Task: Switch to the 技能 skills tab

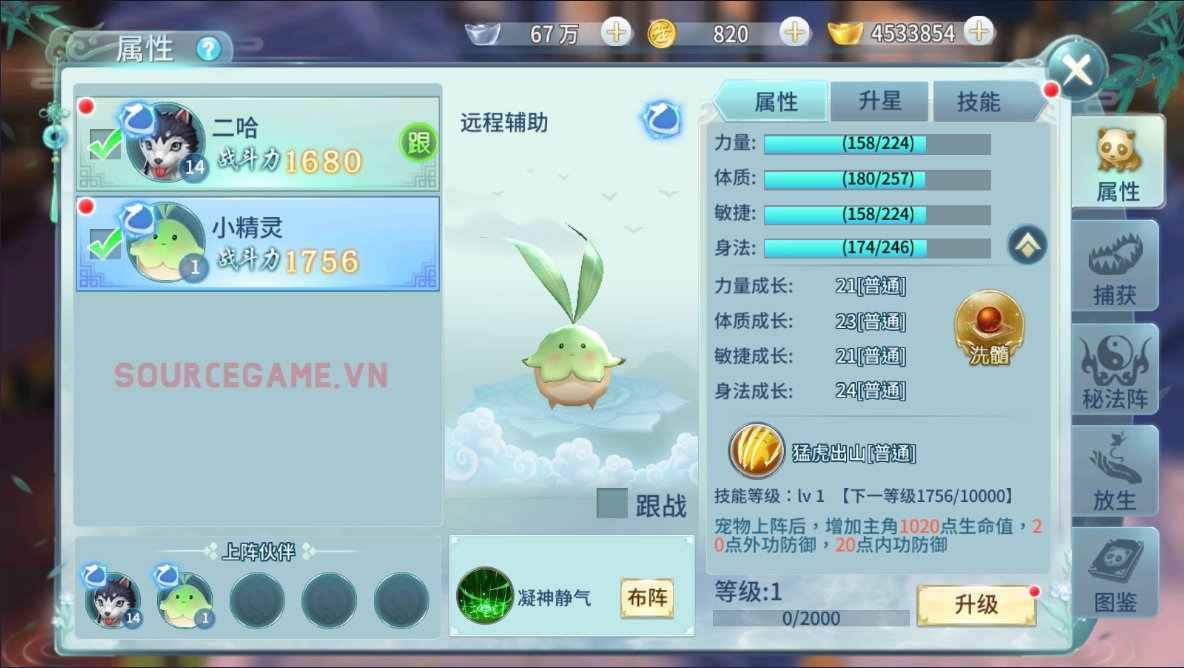Action: click(x=979, y=101)
